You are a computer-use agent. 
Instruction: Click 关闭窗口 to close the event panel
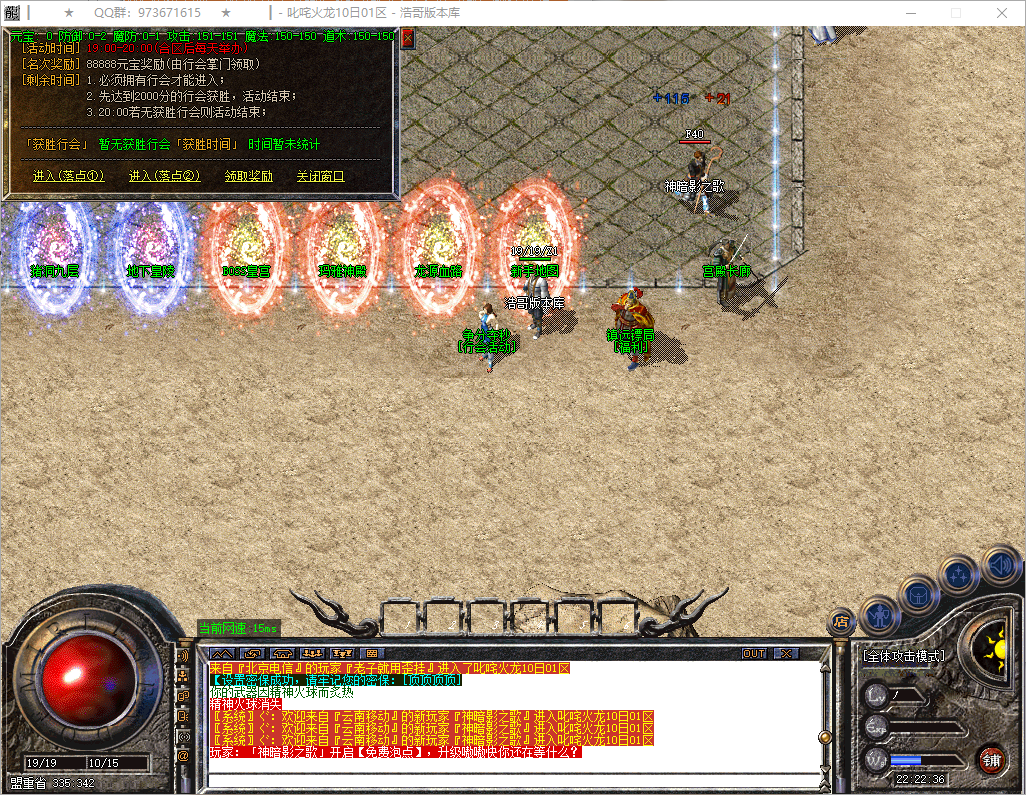(320, 176)
